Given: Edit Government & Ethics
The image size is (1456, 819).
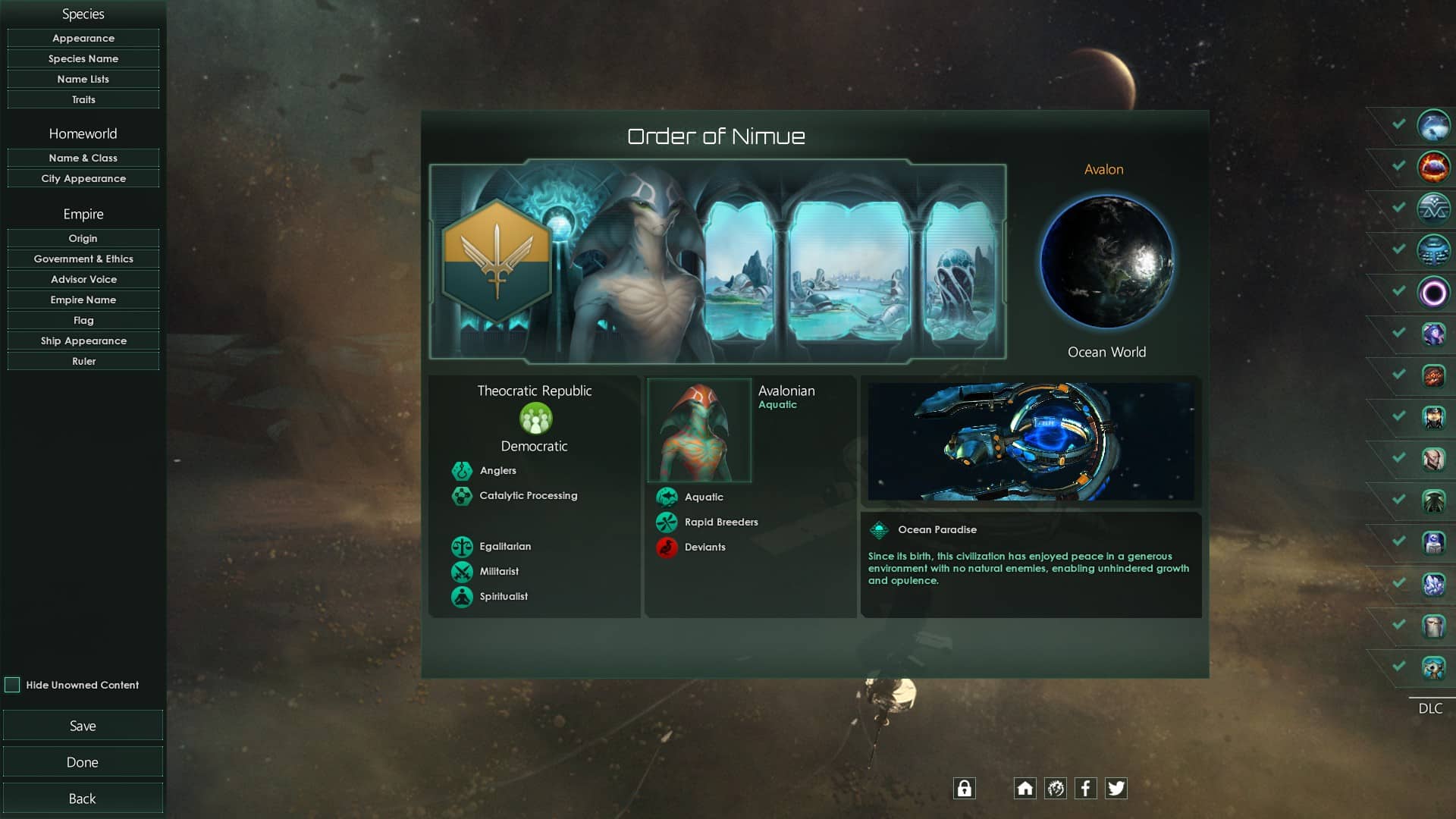Looking at the screenshot, I should pyautogui.click(x=83, y=259).
